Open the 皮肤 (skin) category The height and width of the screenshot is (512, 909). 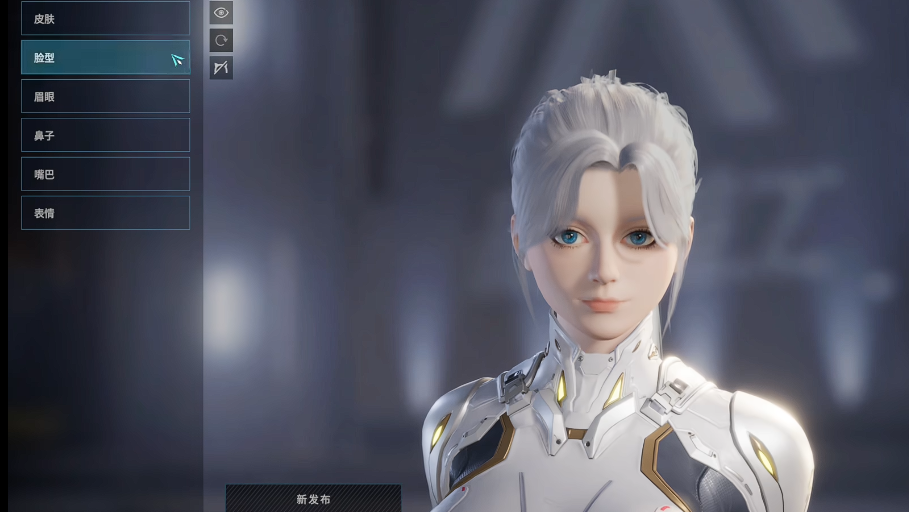coord(105,18)
